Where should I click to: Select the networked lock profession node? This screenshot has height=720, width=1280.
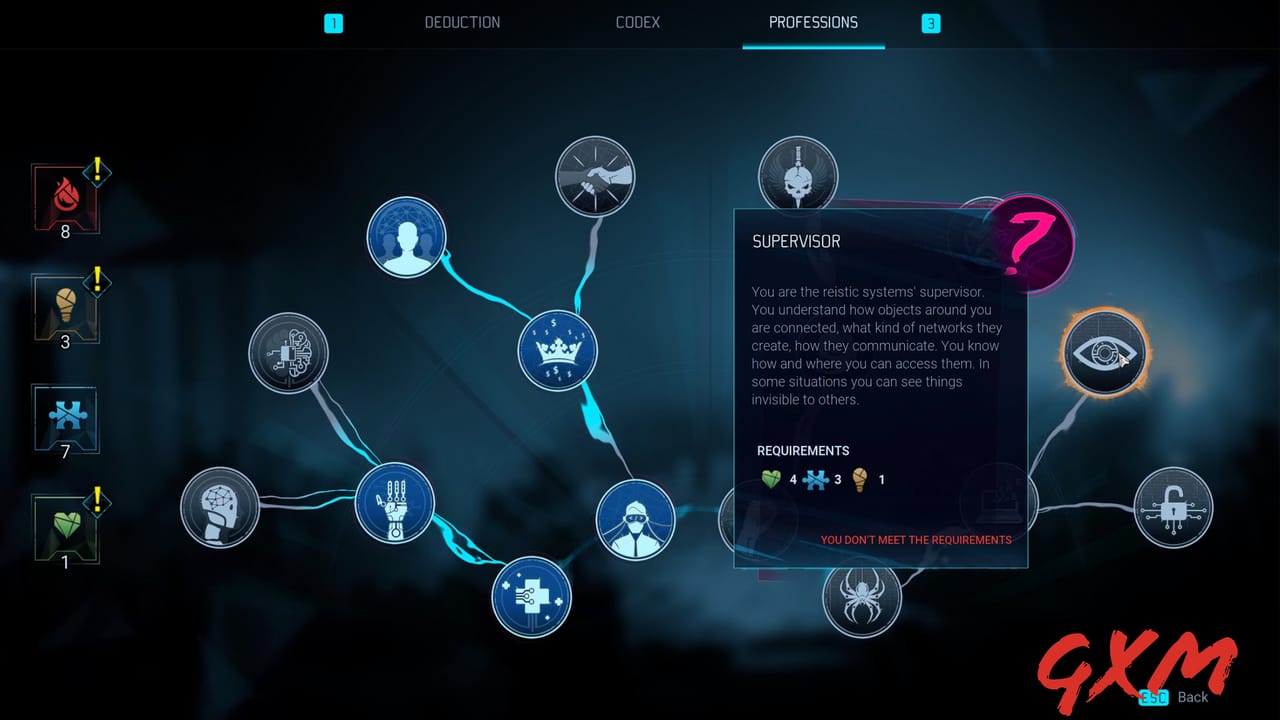coord(1175,509)
